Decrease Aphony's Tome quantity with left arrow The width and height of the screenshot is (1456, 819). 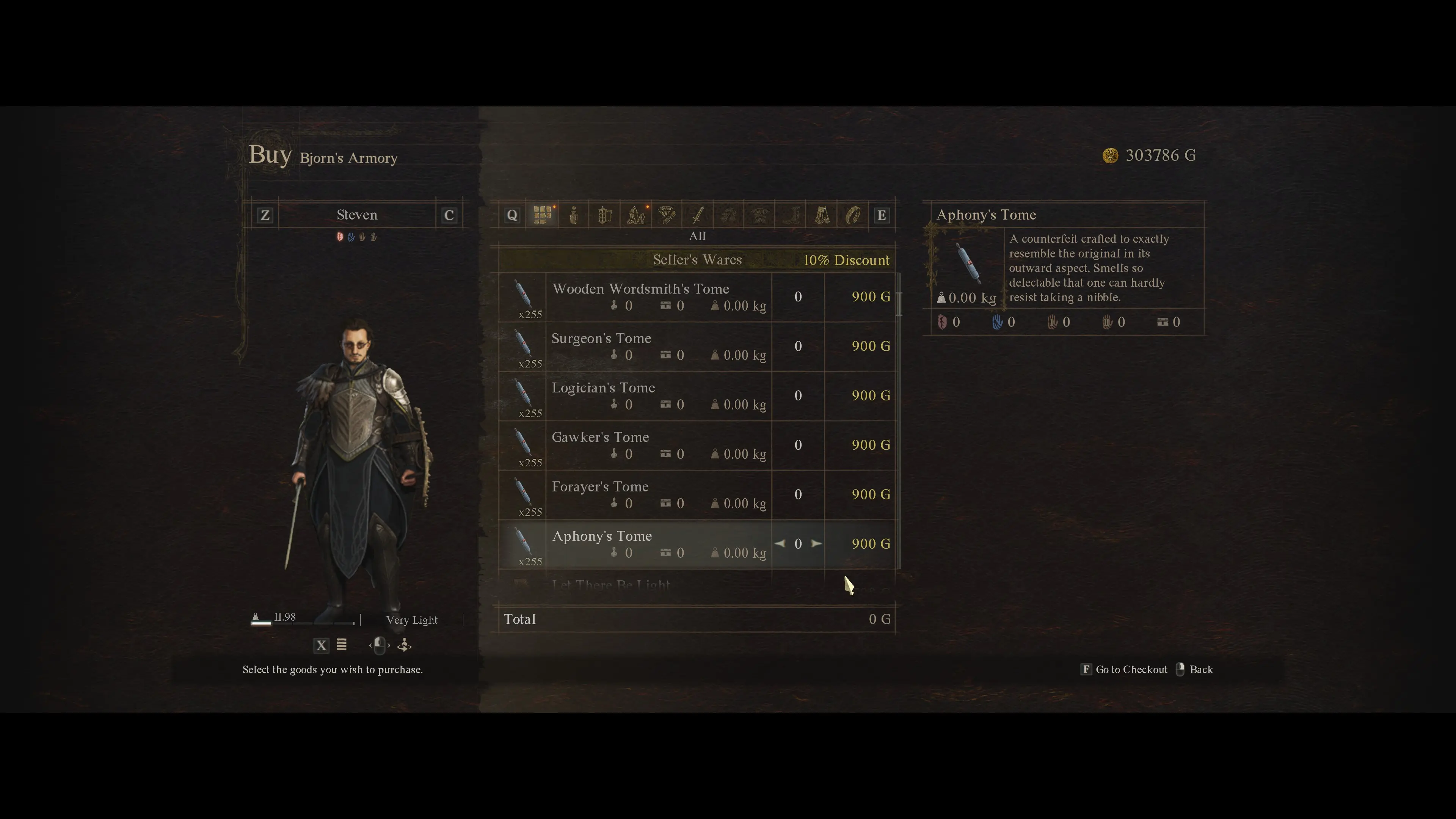pyautogui.click(x=781, y=544)
